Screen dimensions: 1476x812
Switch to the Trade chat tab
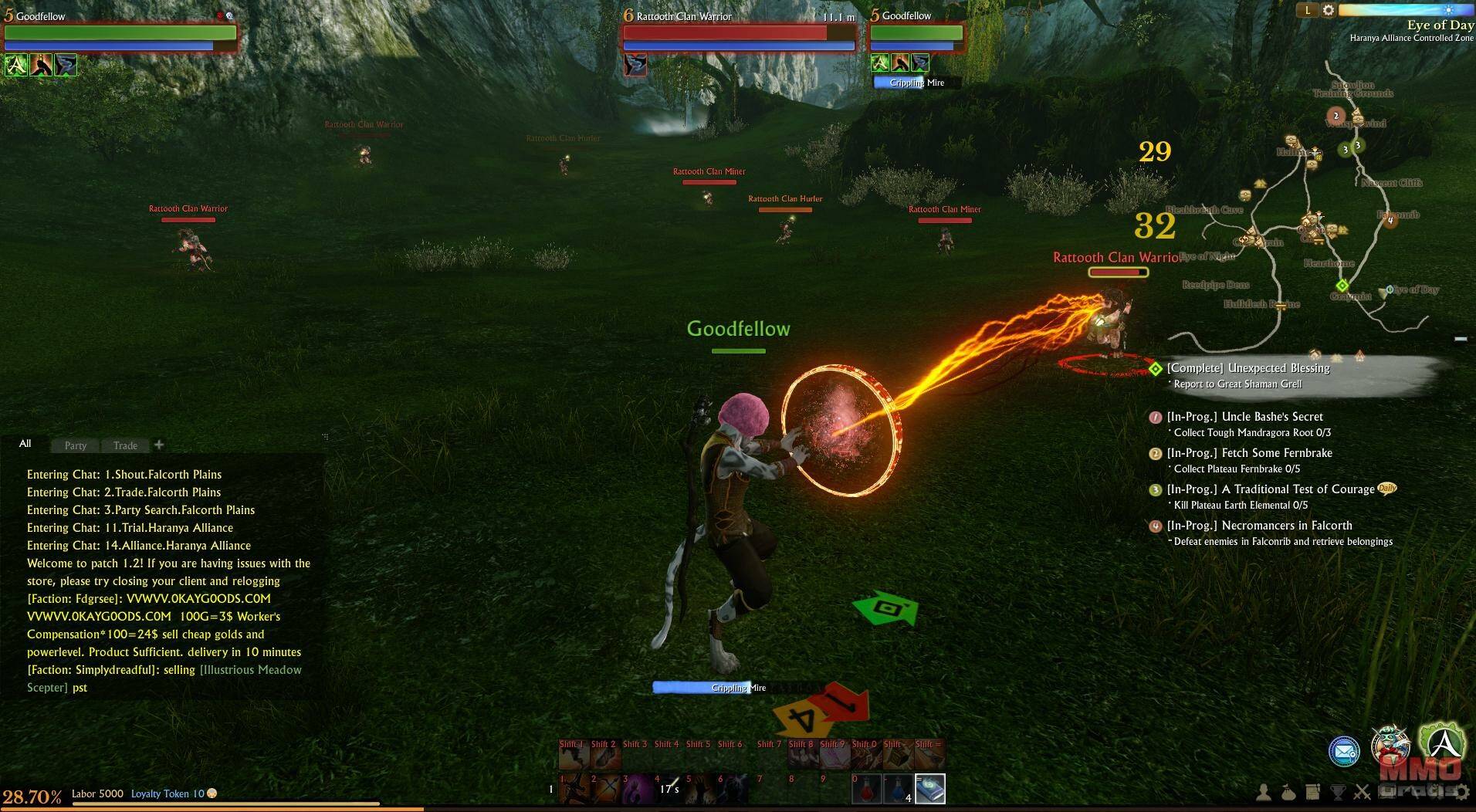coord(125,445)
